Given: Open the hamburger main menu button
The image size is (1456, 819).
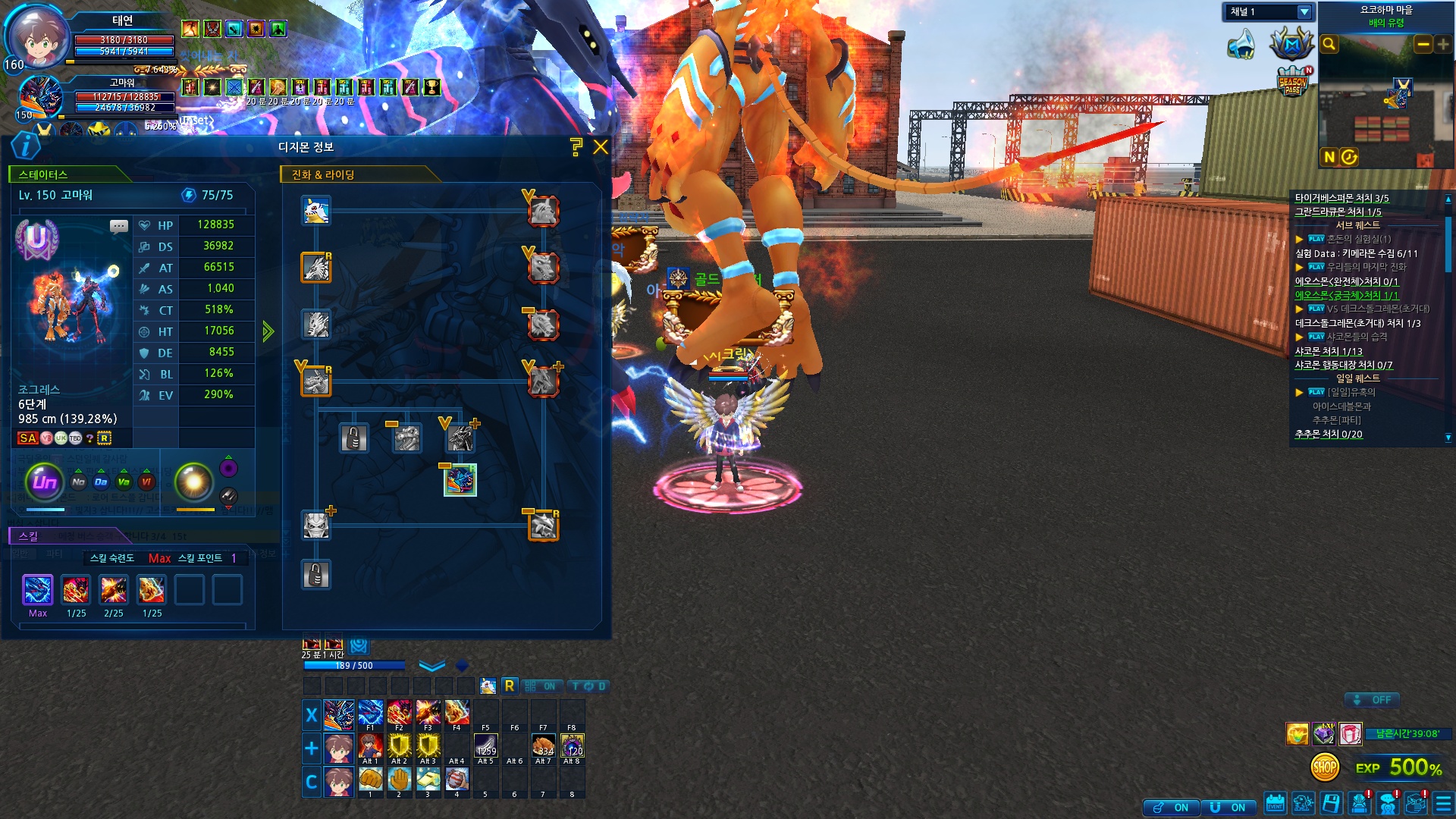Looking at the screenshot, I should click(1444, 803).
